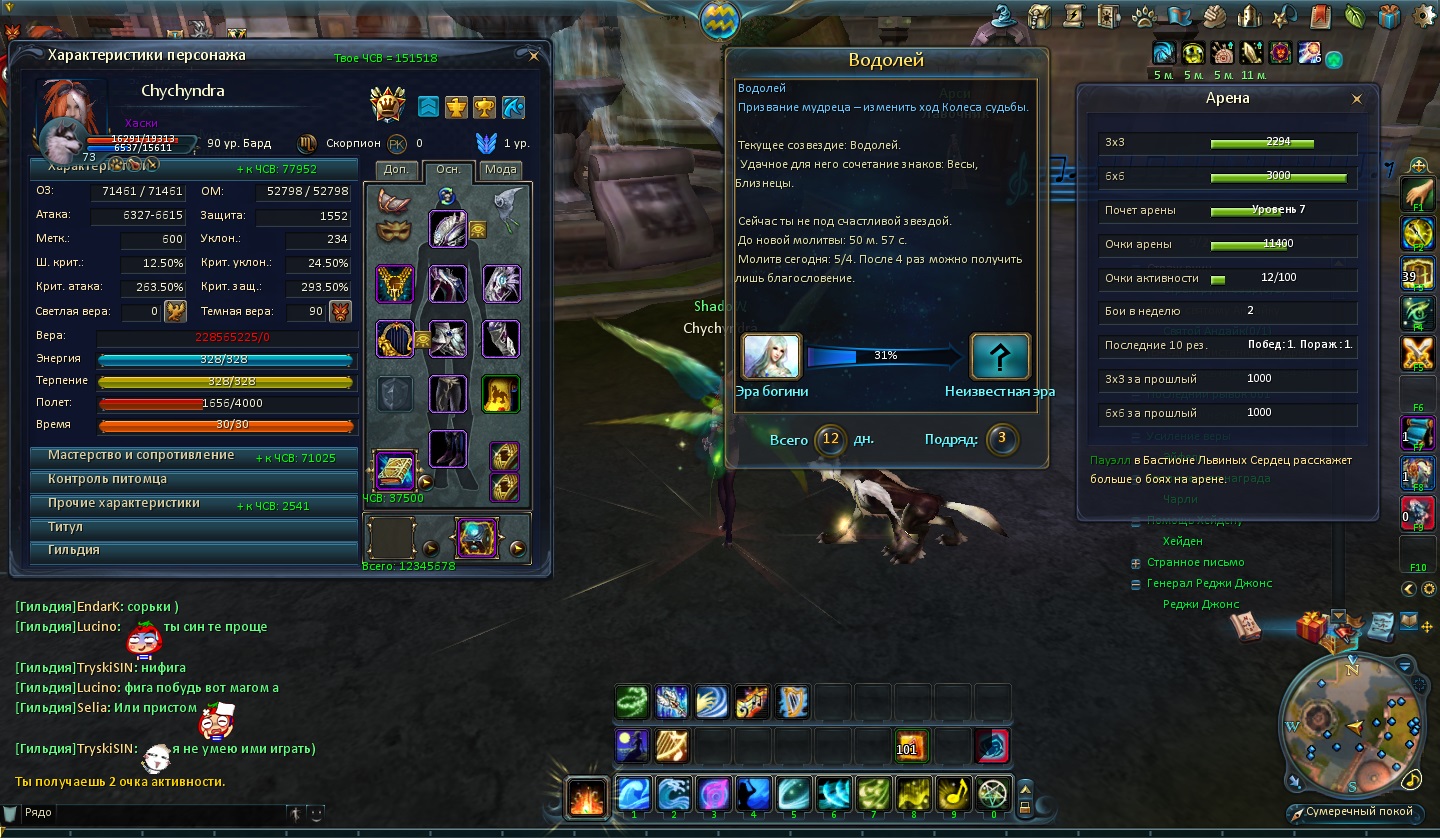Select the Эра богини portrait
1440x838 pixels.
pyautogui.click(x=771, y=357)
